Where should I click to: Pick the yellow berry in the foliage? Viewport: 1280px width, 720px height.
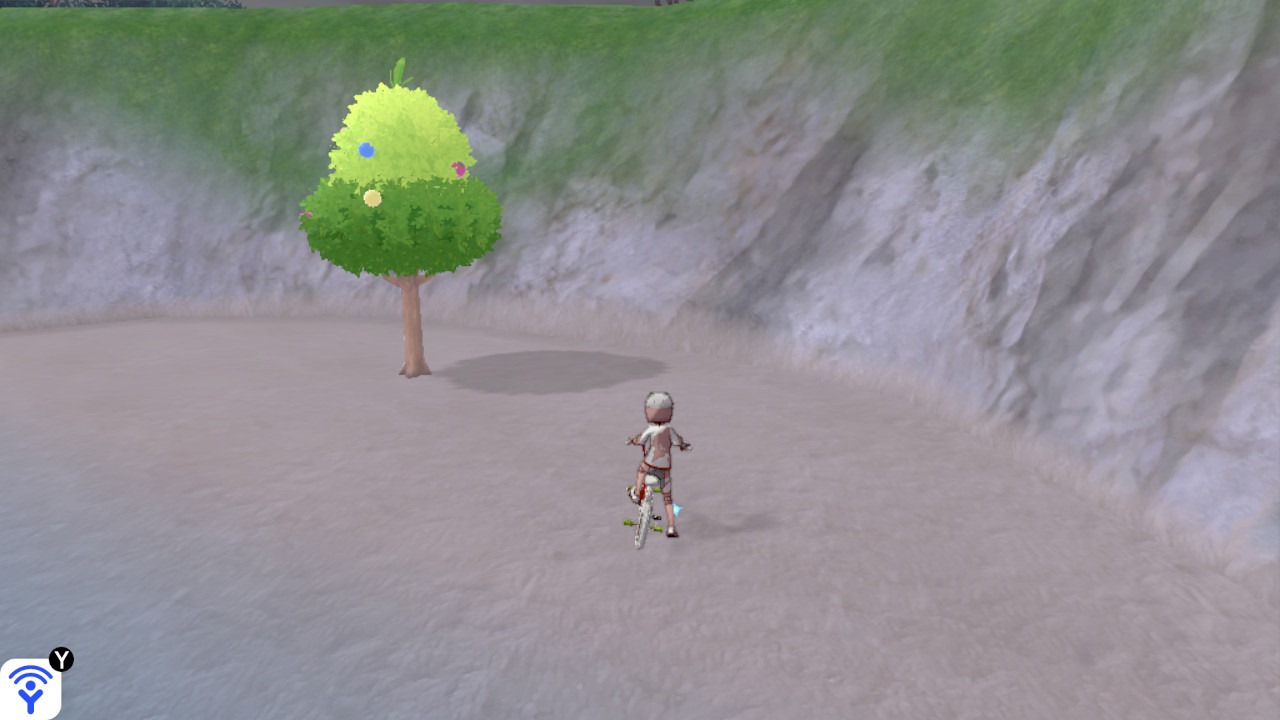[x=372, y=198]
